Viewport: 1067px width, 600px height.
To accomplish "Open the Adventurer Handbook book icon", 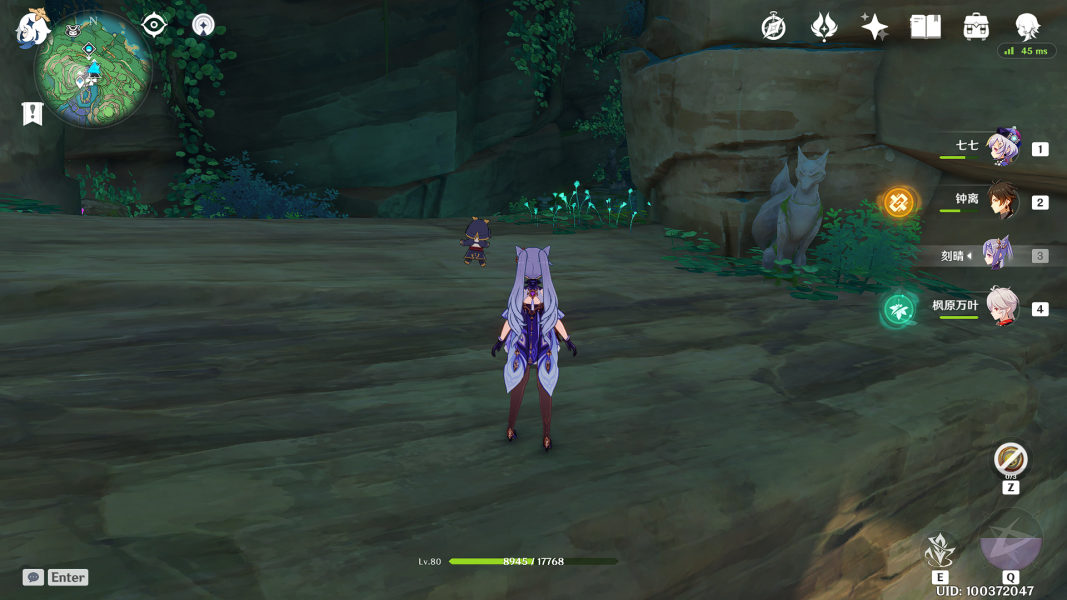I will pyautogui.click(x=925, y=27).
